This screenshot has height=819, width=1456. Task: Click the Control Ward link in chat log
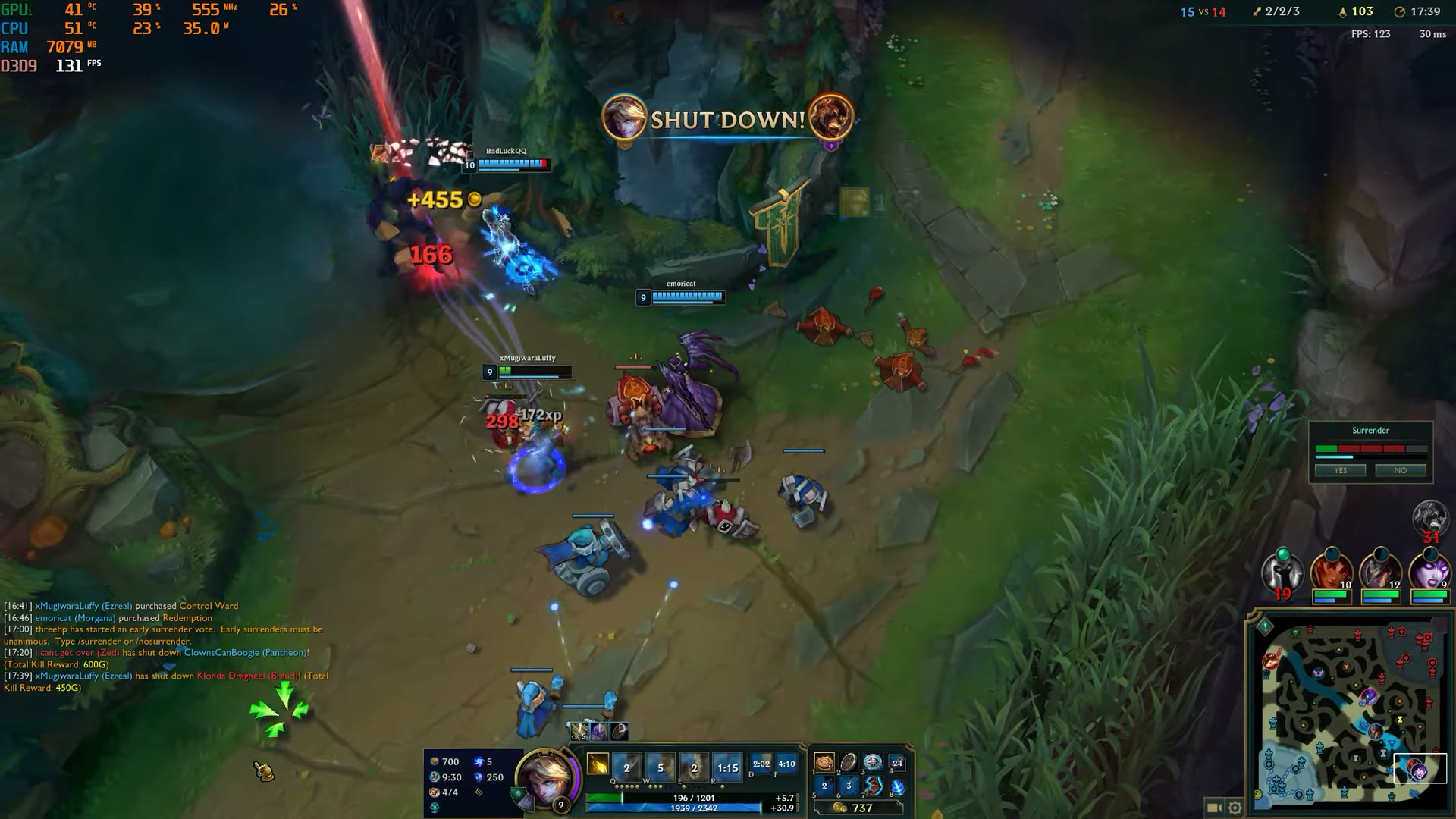(208, 606)
